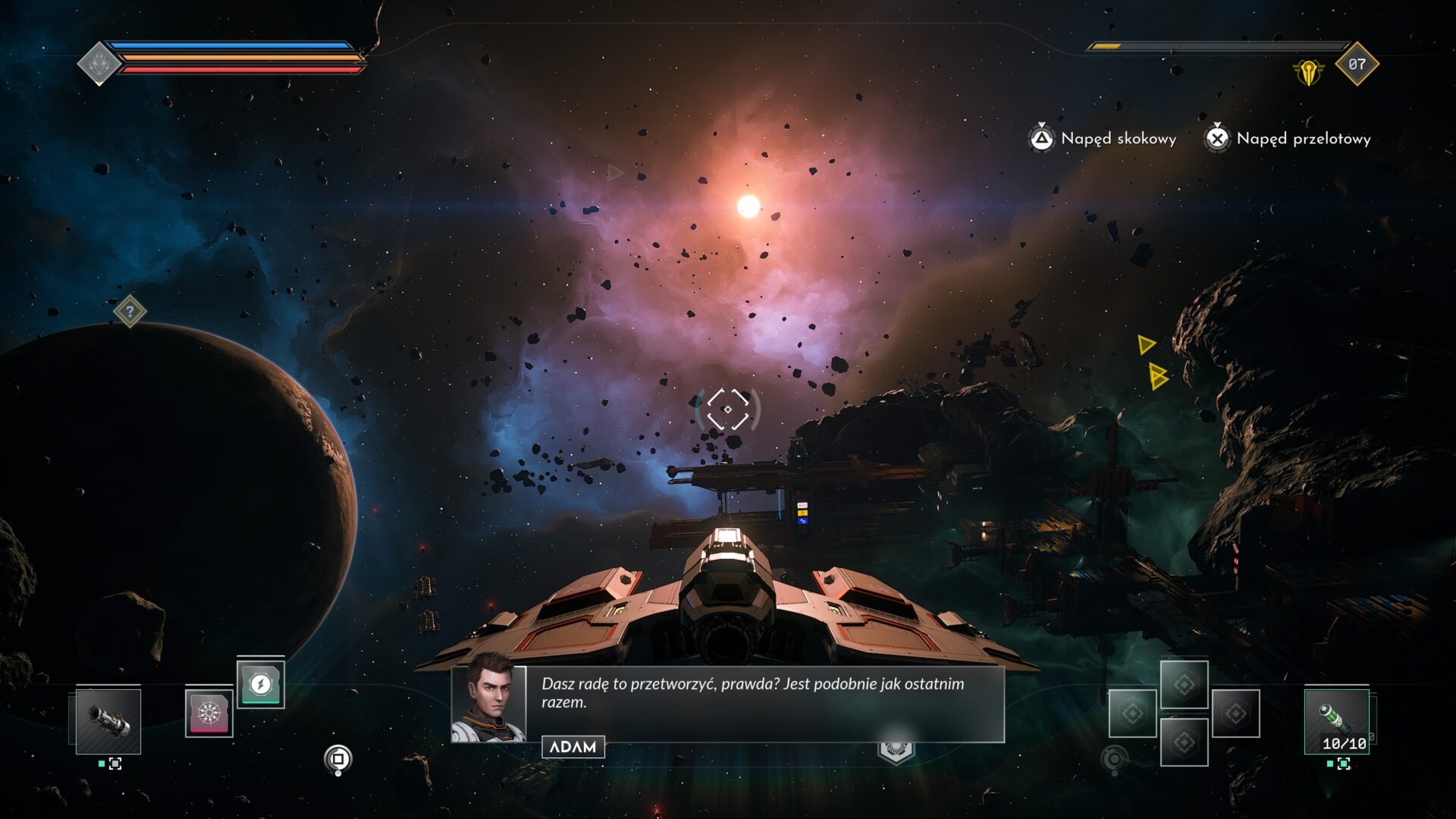Viewport: 1456px width, 819px height.
Task: Click the empty top device slot with plus emblem
Action: tap(1185, 685)
